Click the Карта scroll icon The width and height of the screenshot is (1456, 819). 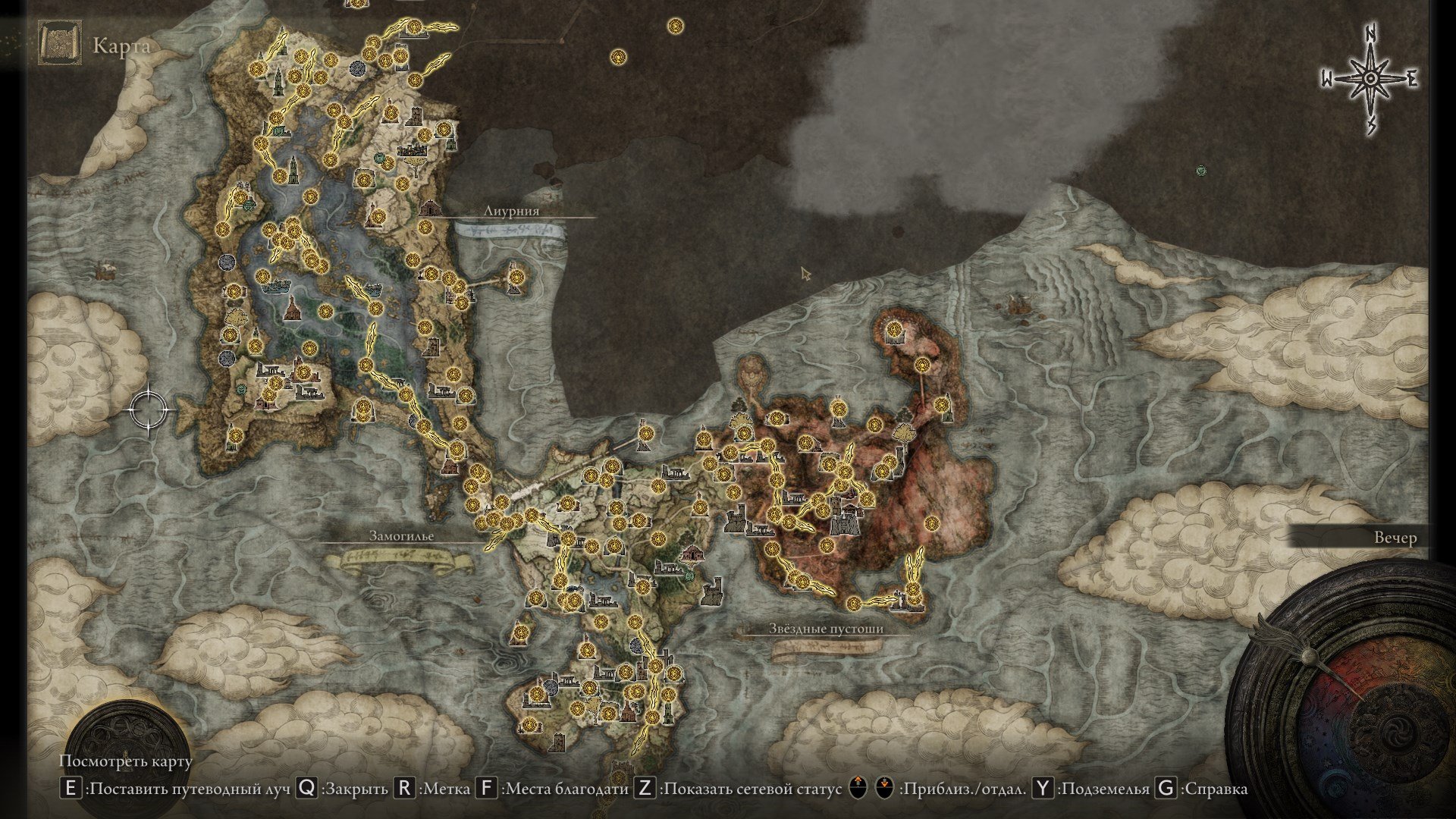point(60,45)
